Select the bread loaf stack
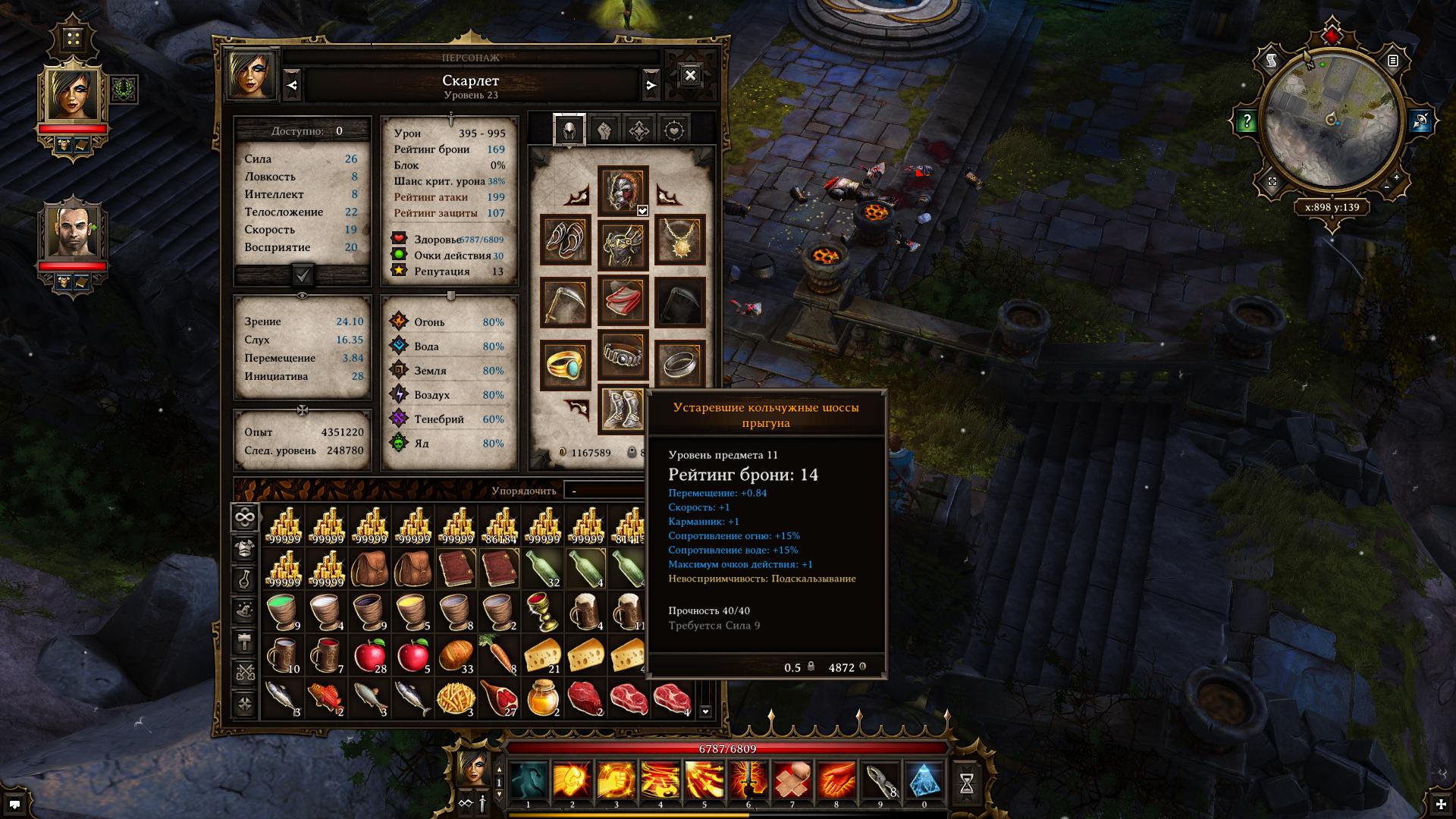 coord(457,655)
